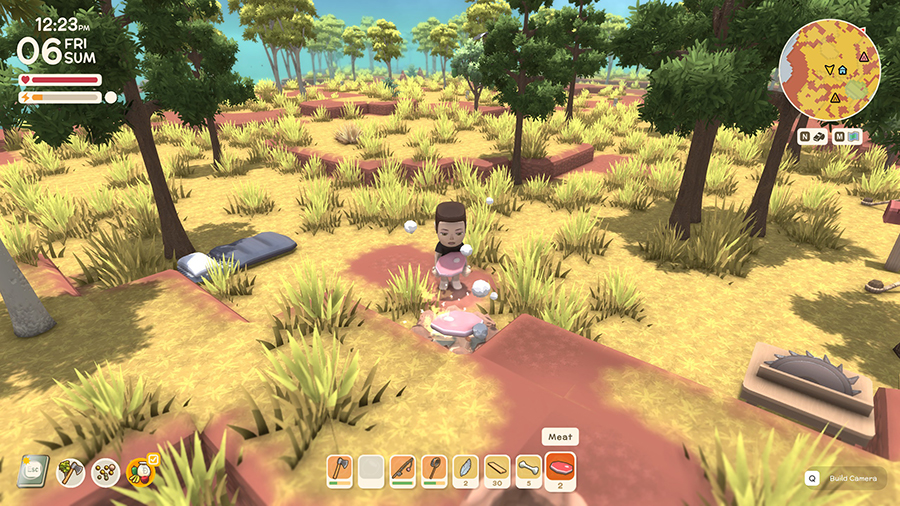Open the money bag and produce icon
Viewport: 900px width, 506px height.
coord(141,471)
